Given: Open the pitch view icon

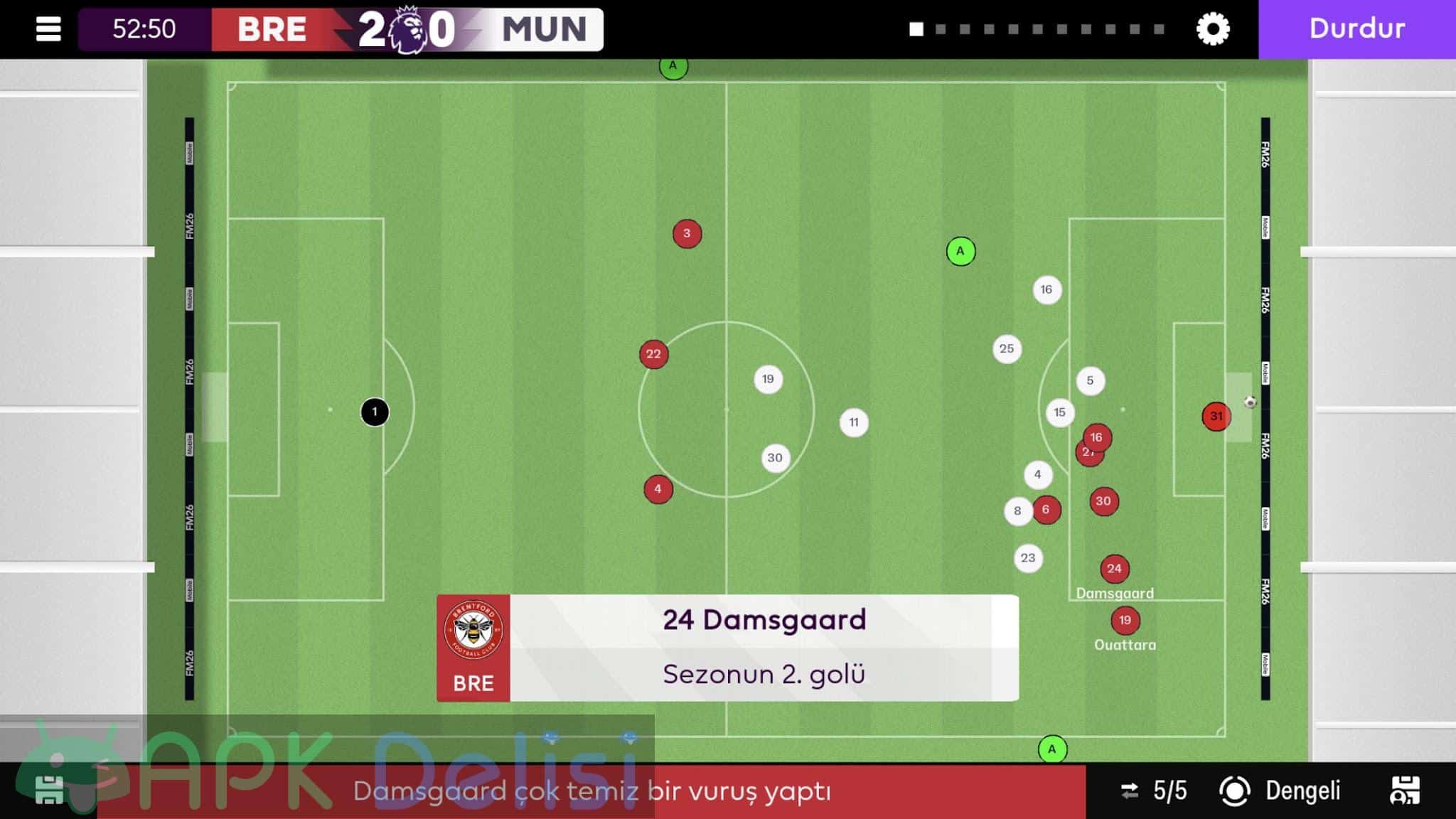Looking at the screenshot, I should (48, 791).
